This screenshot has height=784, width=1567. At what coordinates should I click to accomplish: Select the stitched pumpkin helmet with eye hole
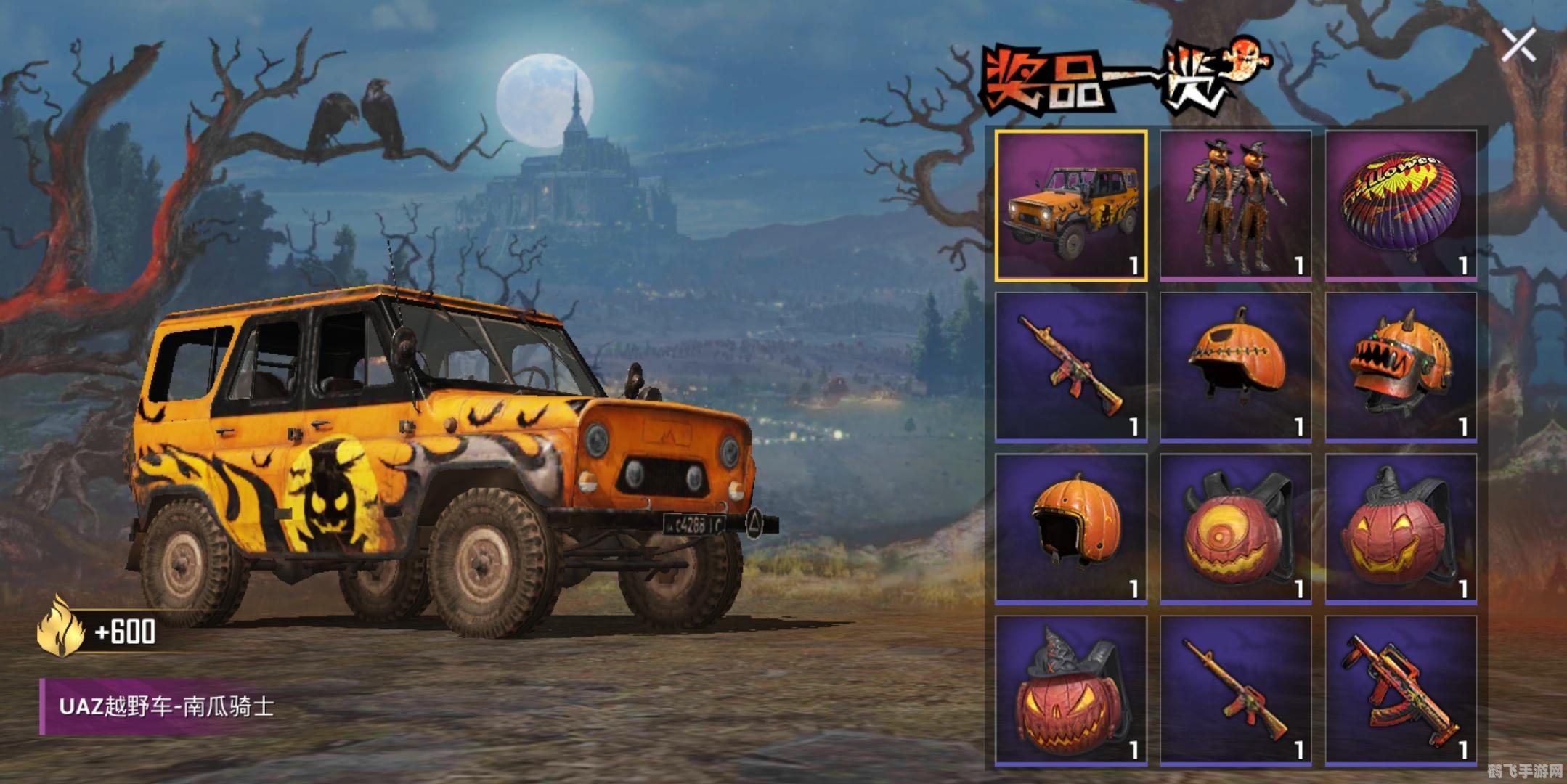click(1236, 367)
